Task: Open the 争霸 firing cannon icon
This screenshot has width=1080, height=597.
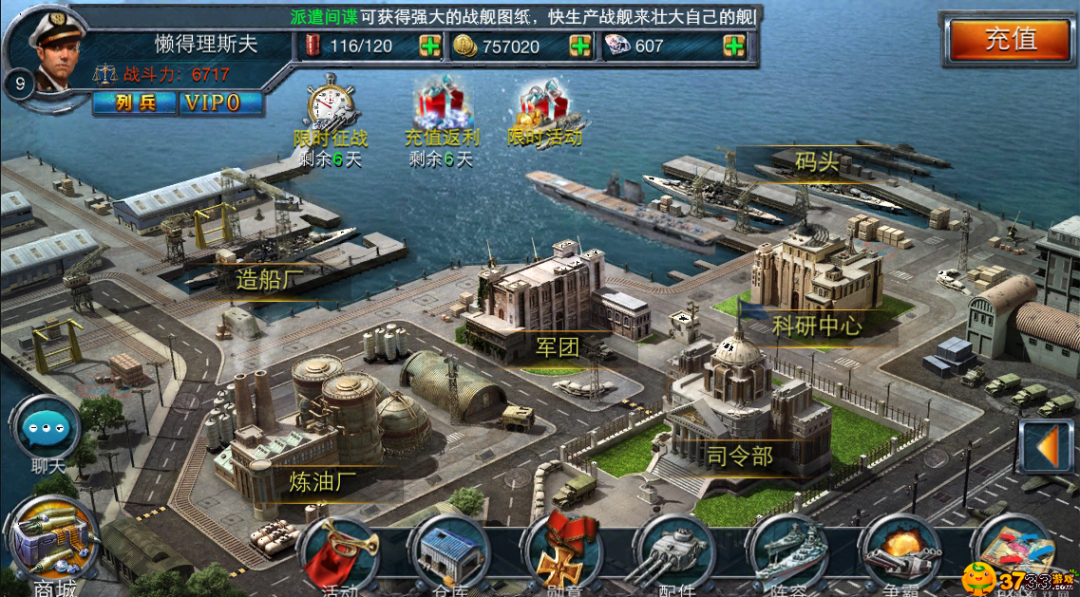Action: pyautogui.click(x=902, y=554)
